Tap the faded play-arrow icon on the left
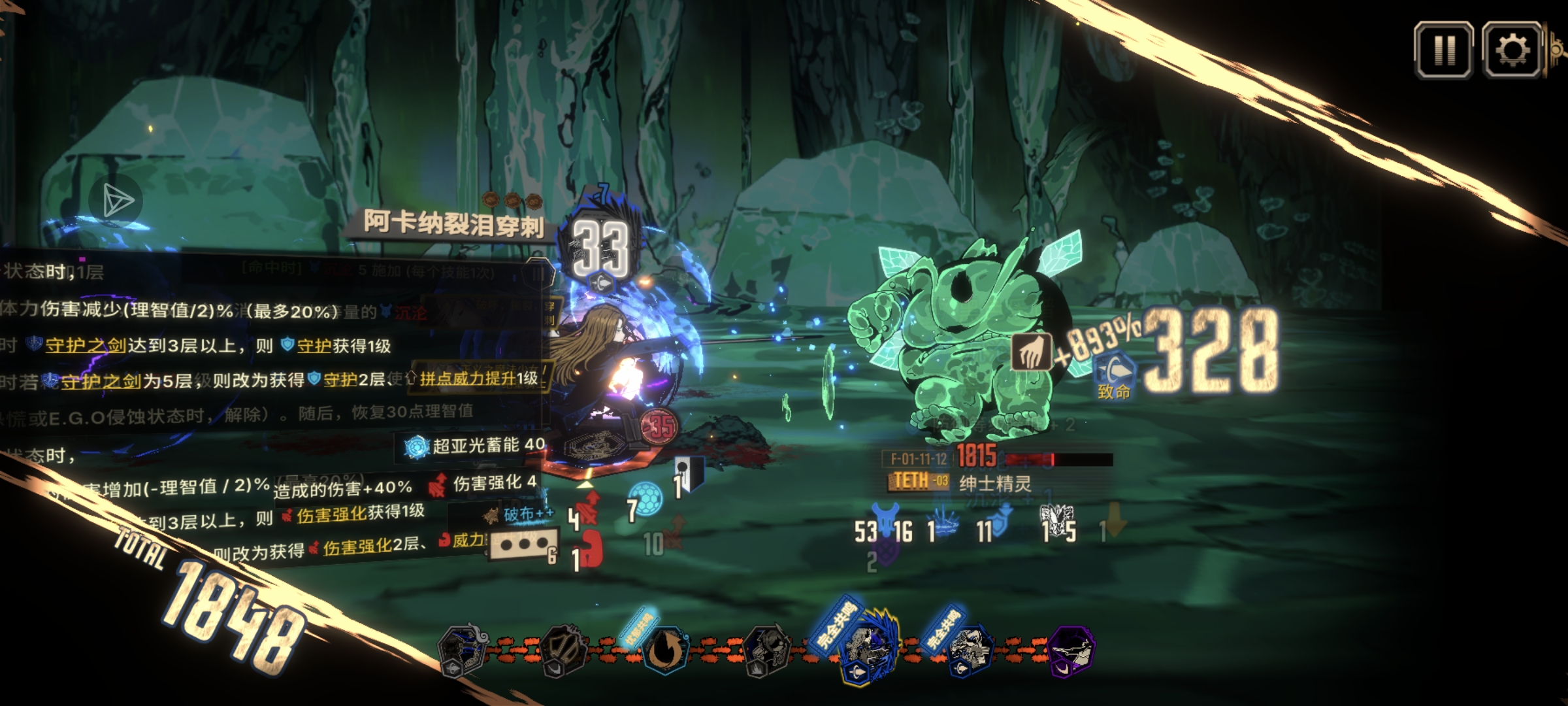Screen dimensions: 1568x706 click(x=116, y=201)
